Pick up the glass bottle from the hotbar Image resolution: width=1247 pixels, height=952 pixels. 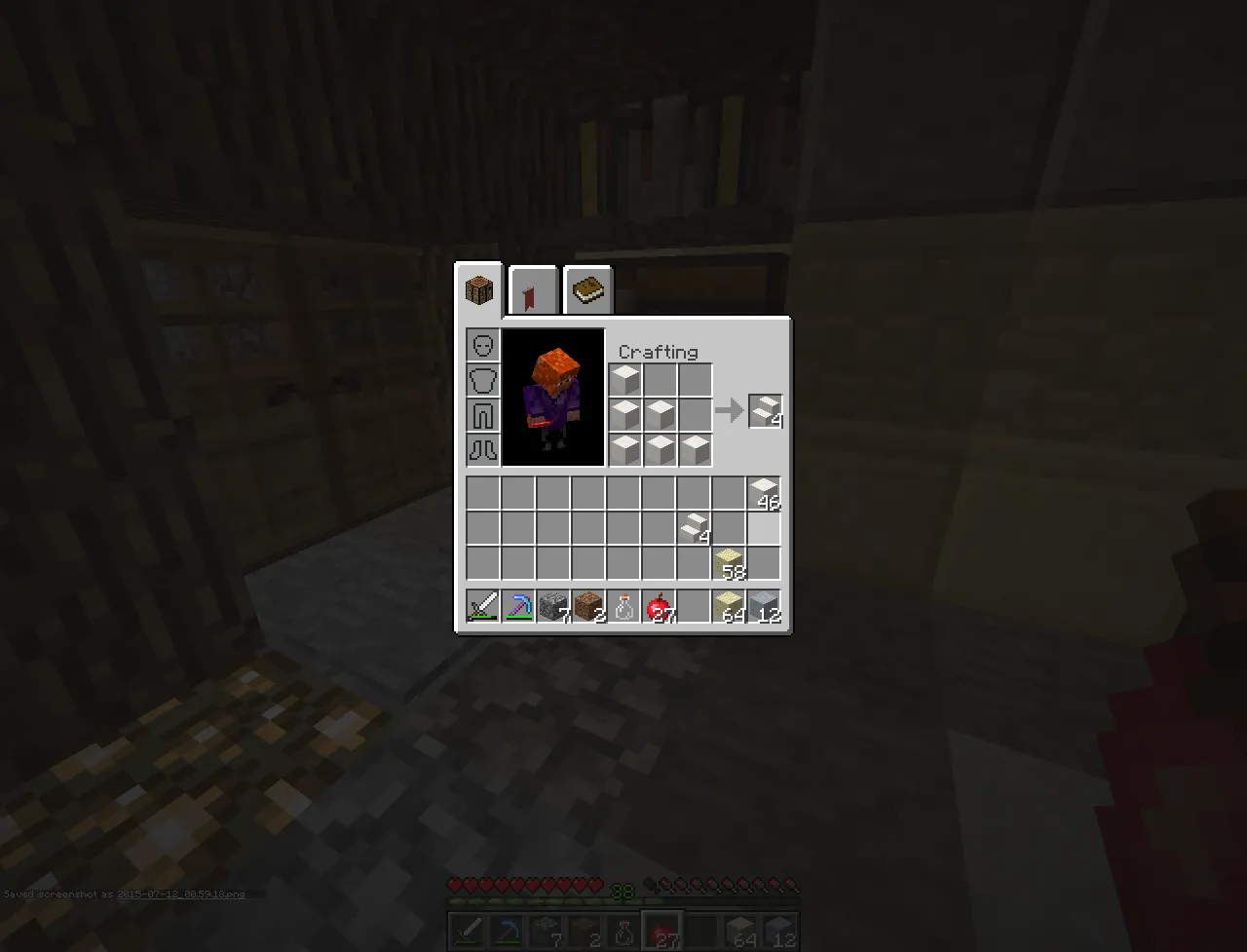point(624,606)
